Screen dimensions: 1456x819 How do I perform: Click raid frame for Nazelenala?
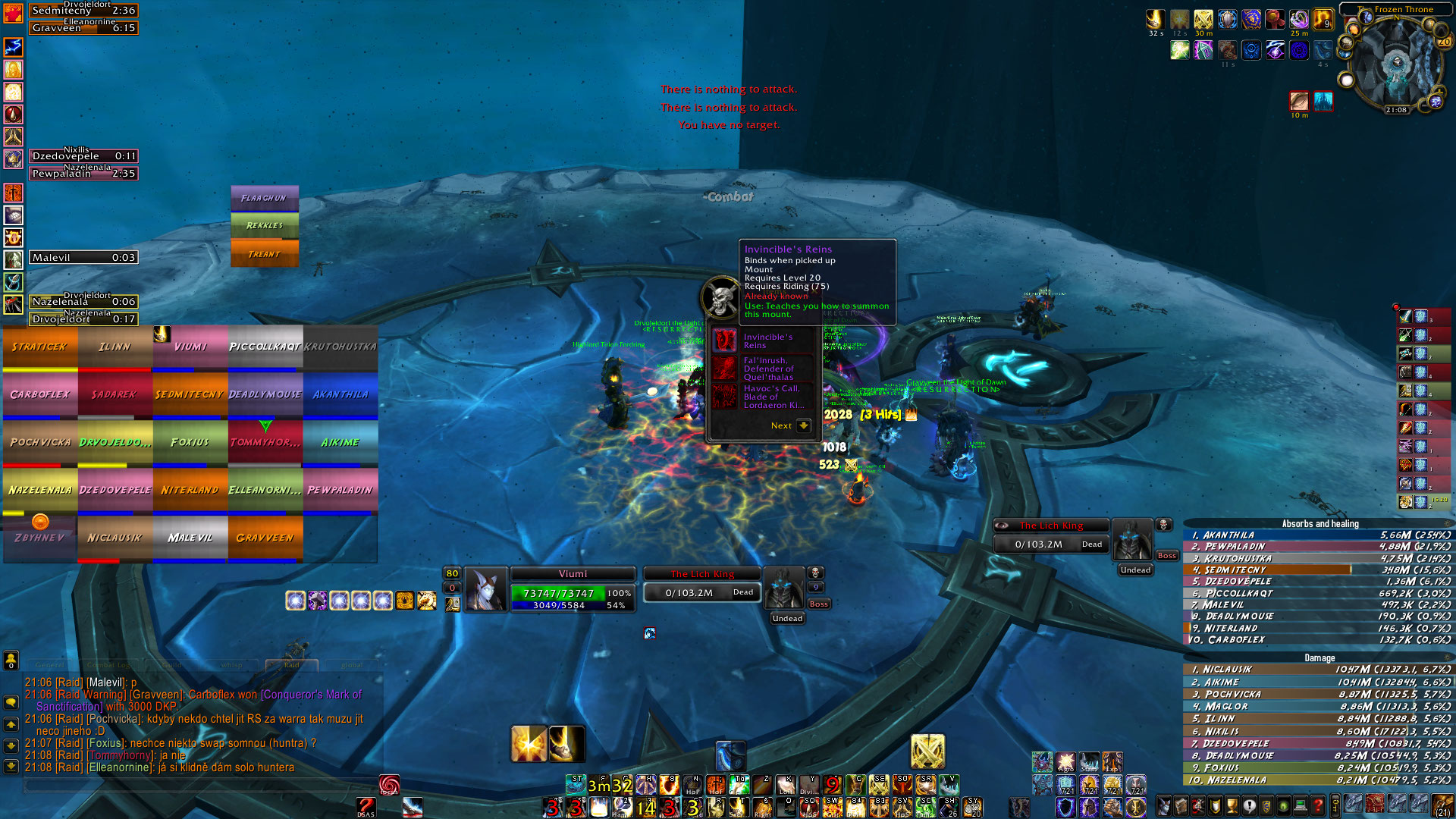pos(39,491)
